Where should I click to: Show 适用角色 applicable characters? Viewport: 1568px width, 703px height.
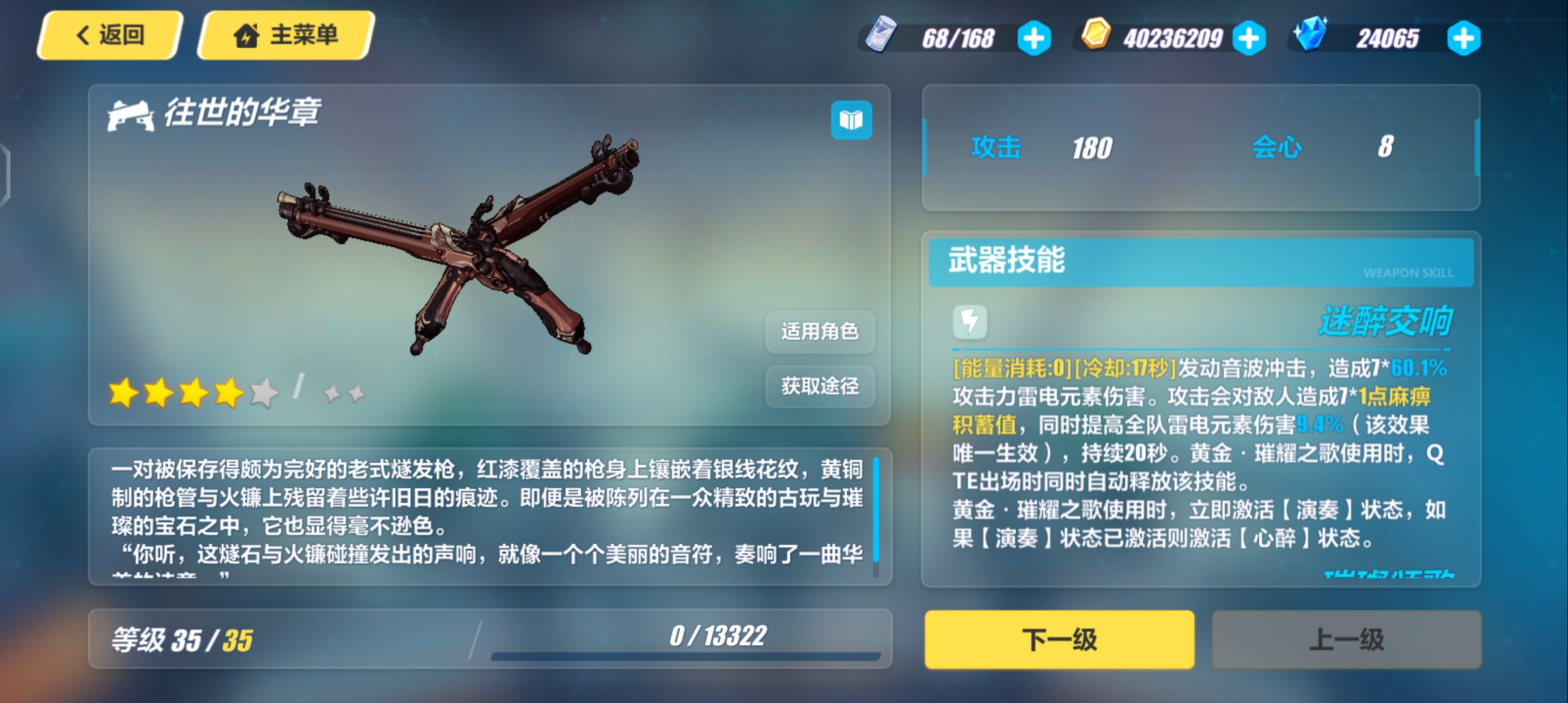click(x=820, y=332)
